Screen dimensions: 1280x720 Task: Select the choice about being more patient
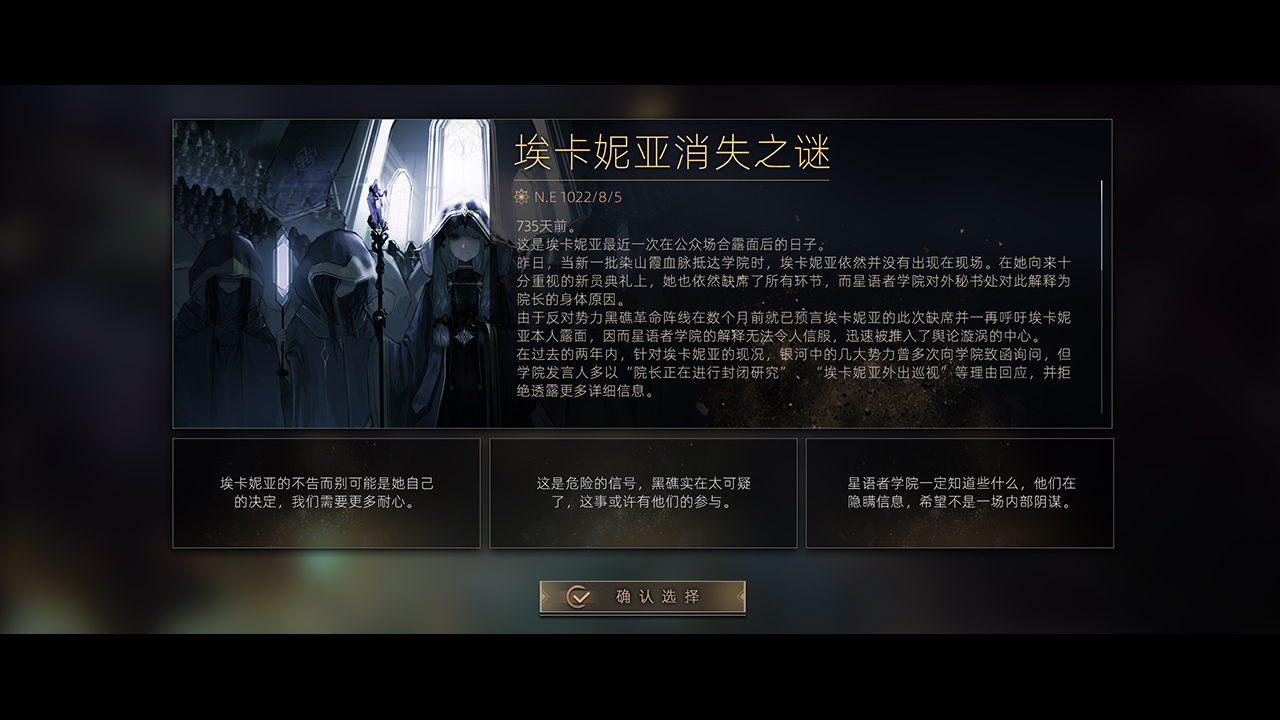click(x=326, y=493)
